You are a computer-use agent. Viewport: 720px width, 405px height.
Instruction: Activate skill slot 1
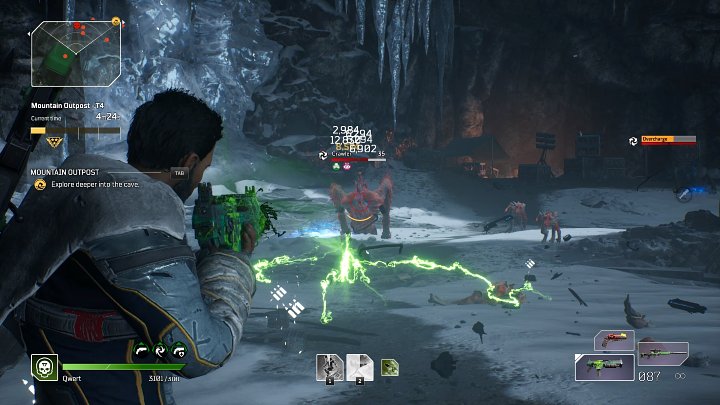coord(330,367)
